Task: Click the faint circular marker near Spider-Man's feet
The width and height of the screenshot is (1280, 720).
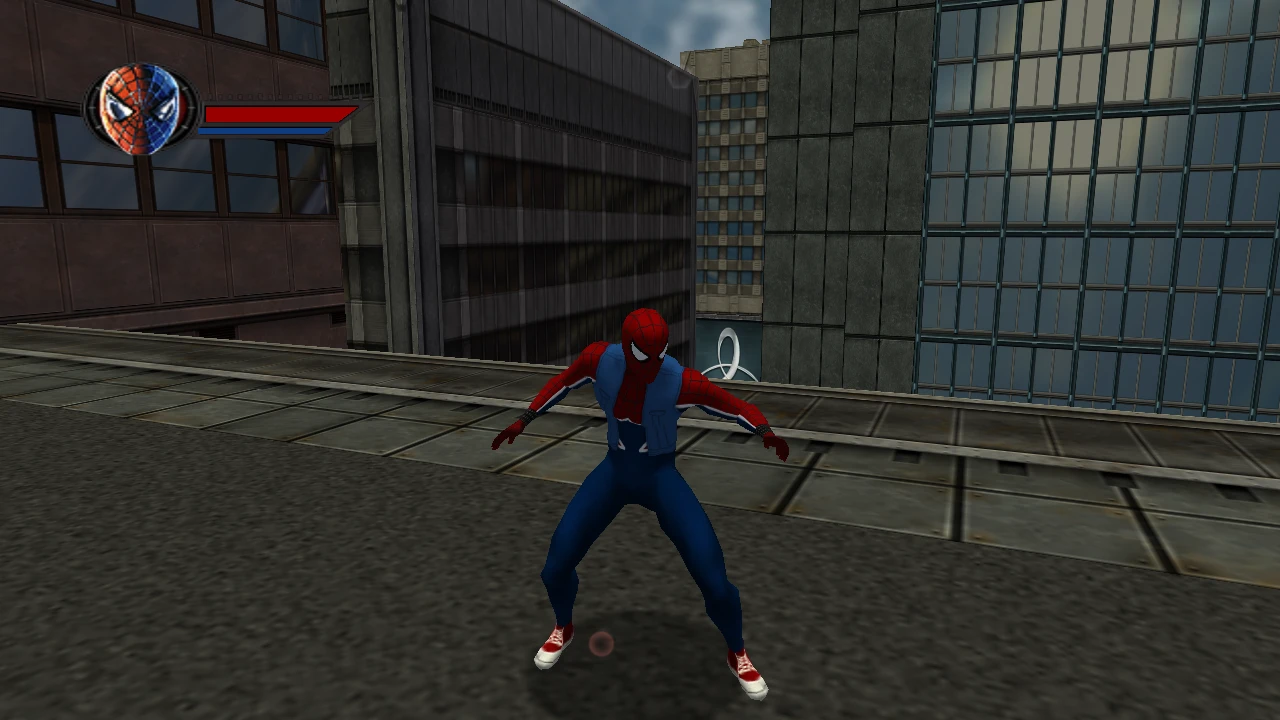Action: tap(600, 645)
